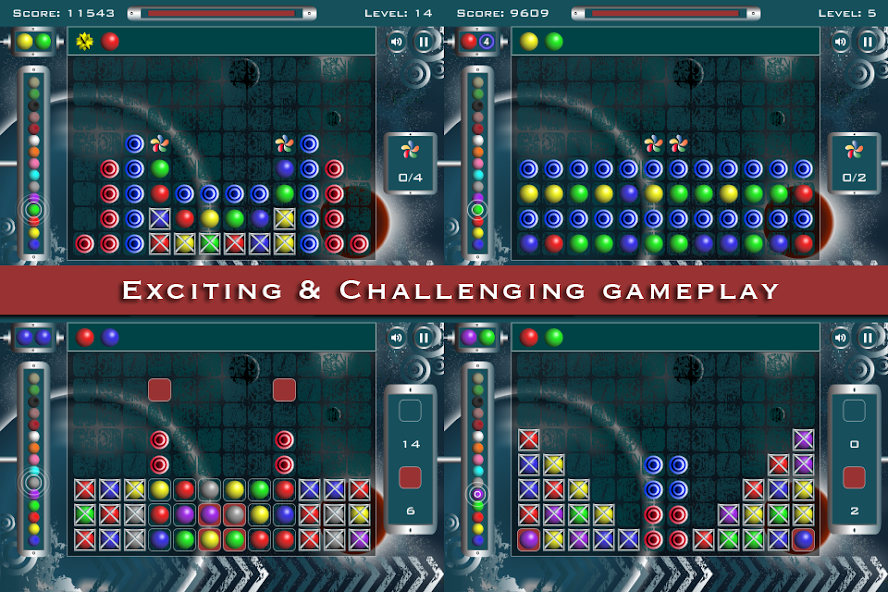Screen dimensions: 888x592
Task: Toggle sound beside the 0 and 2 counters
Action: click(x=841, y=338)
